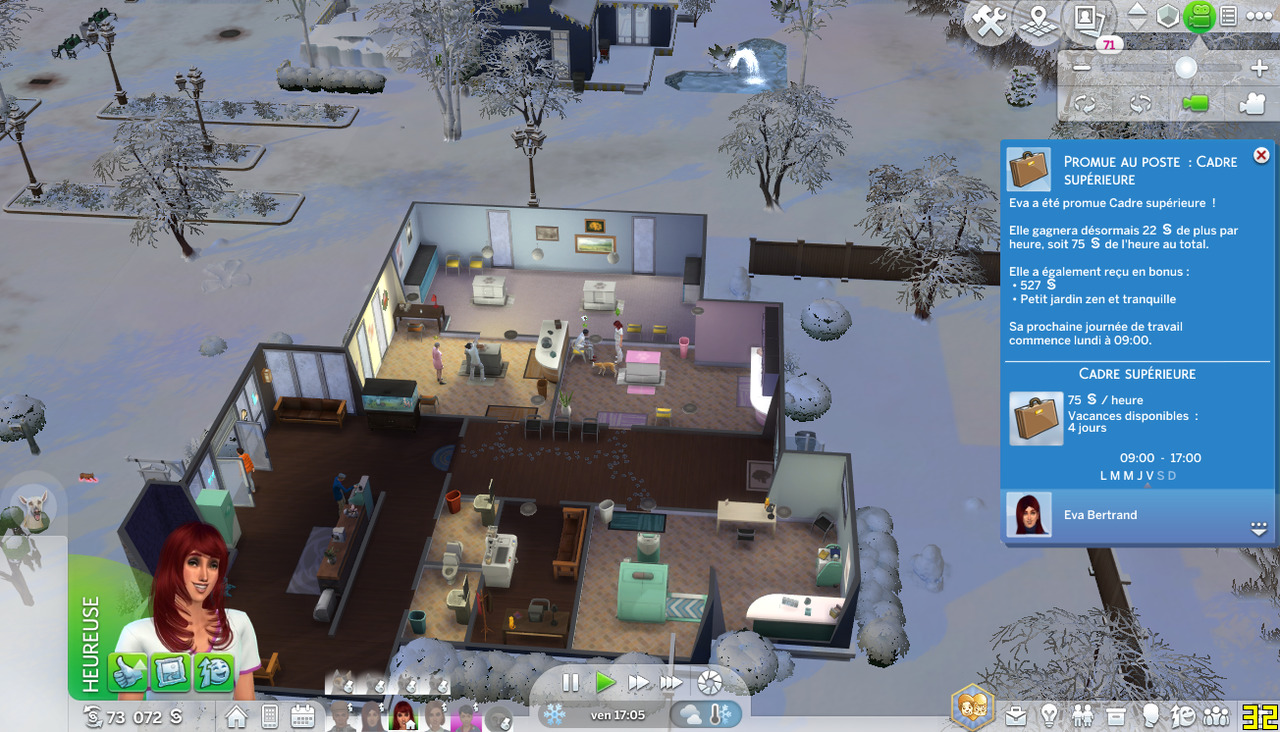Click the zoom-out minus button

1082,68
